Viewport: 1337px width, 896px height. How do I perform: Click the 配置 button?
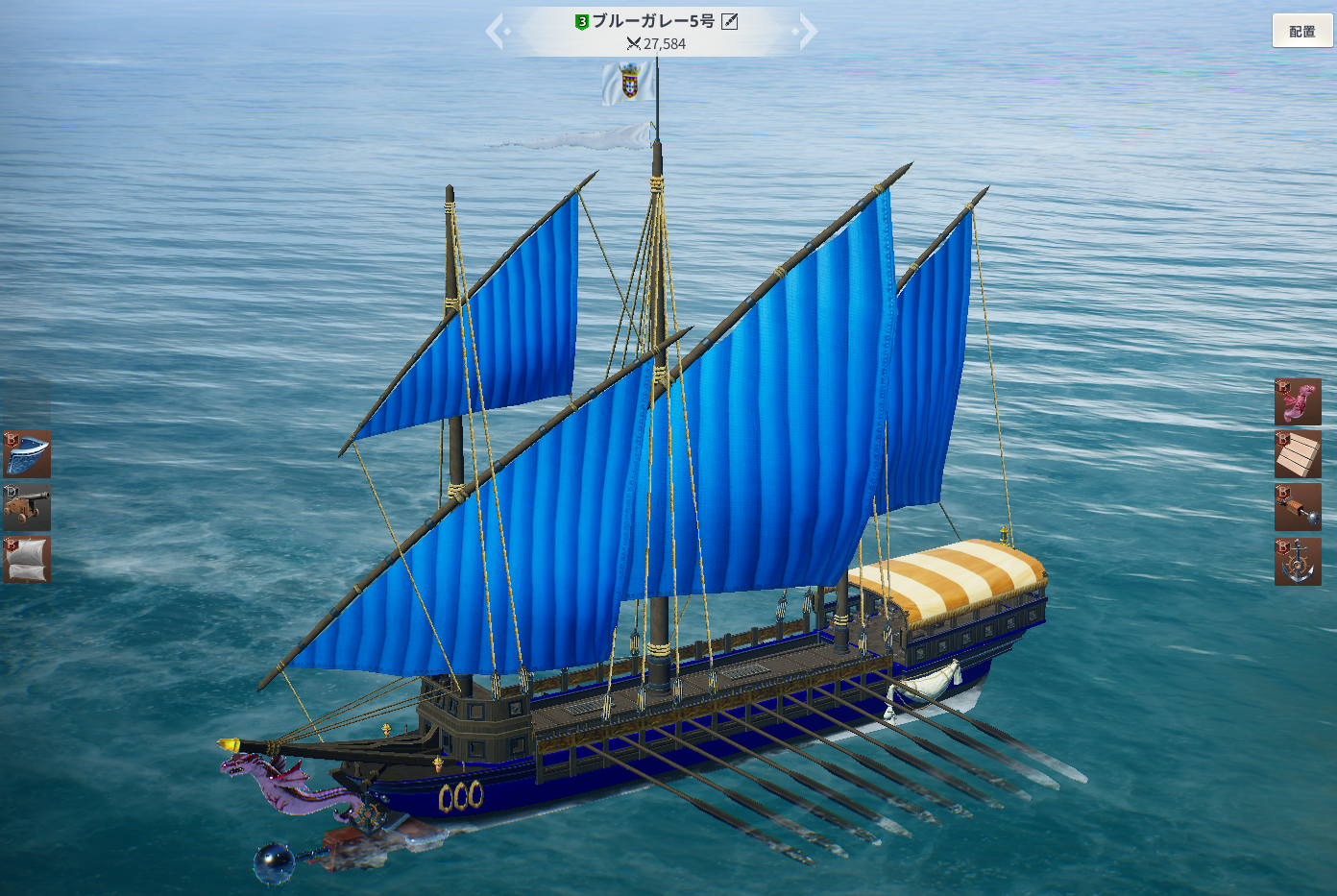tap(1302, 31)
